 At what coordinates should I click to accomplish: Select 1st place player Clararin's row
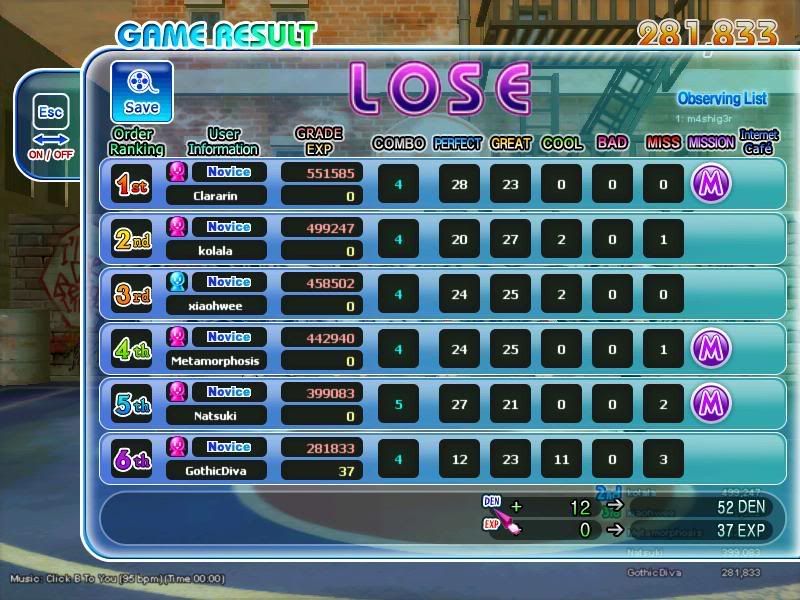[445, 184]
